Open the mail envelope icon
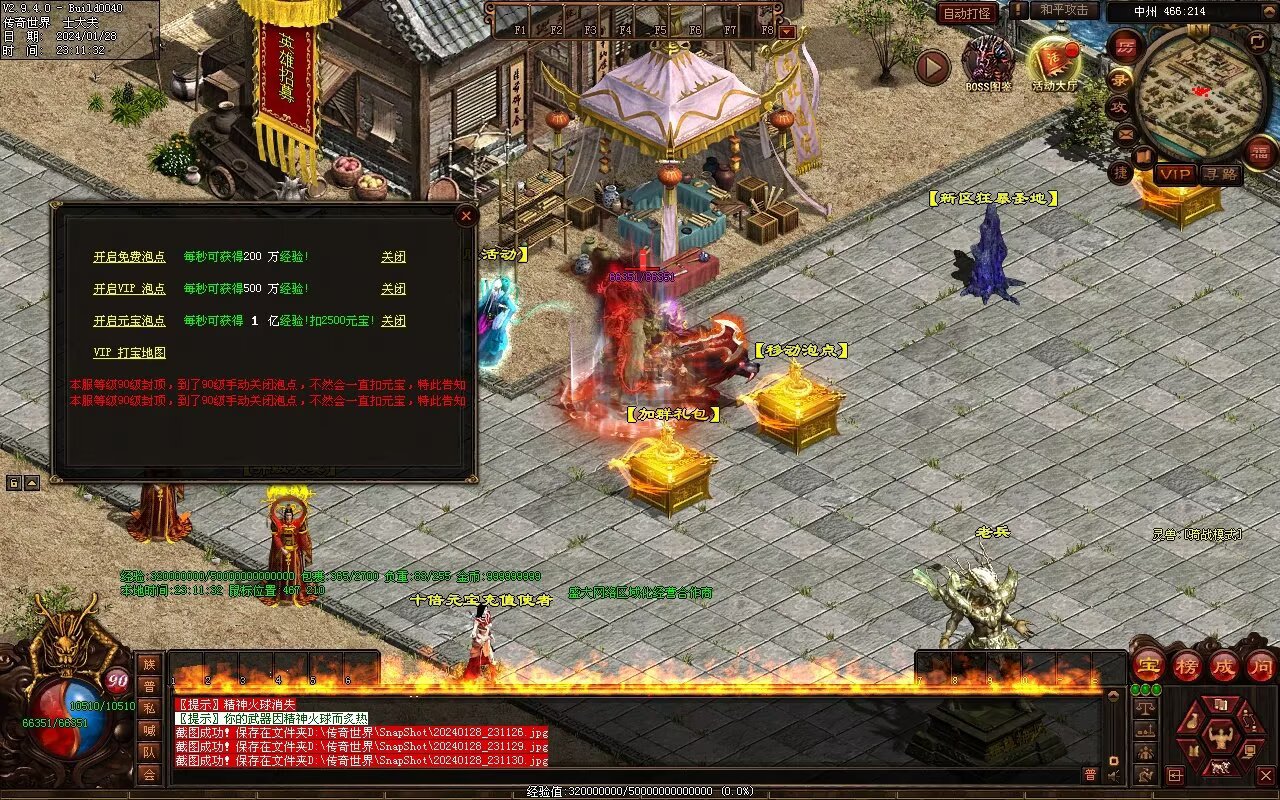The height and width of the screenshot is (800, 1280). [1126, 133]
